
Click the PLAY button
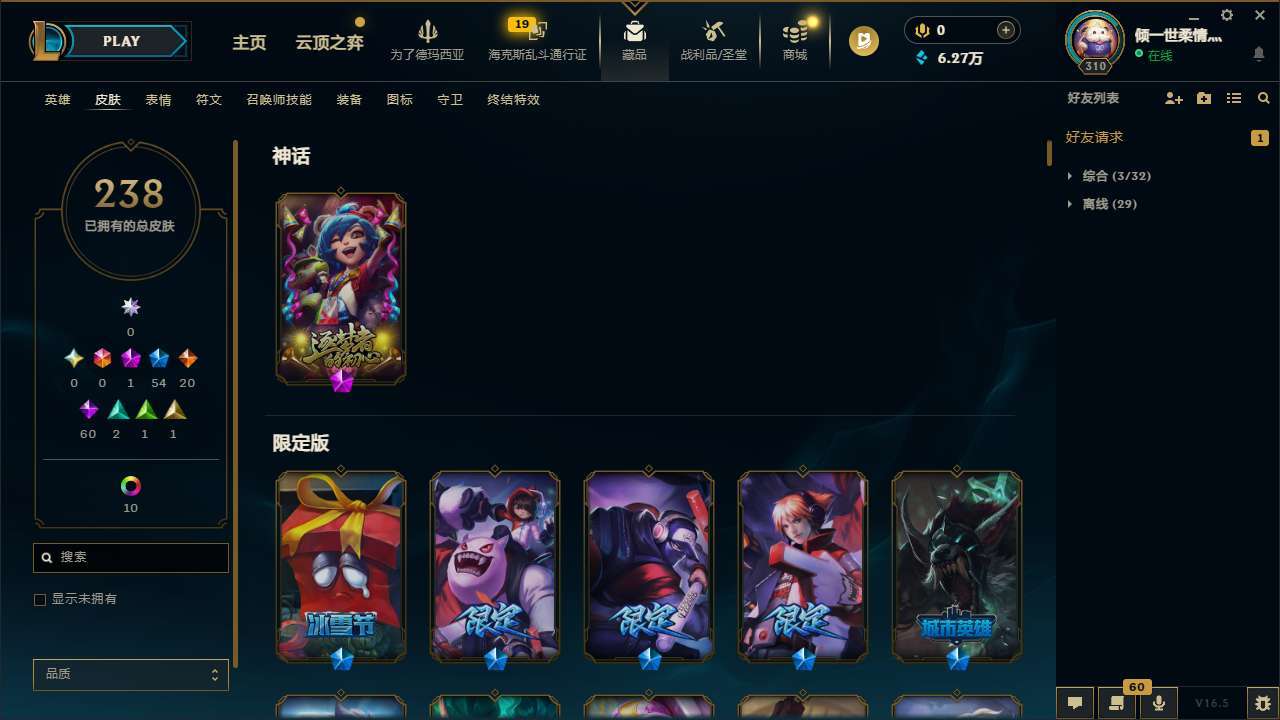[122, 41]
